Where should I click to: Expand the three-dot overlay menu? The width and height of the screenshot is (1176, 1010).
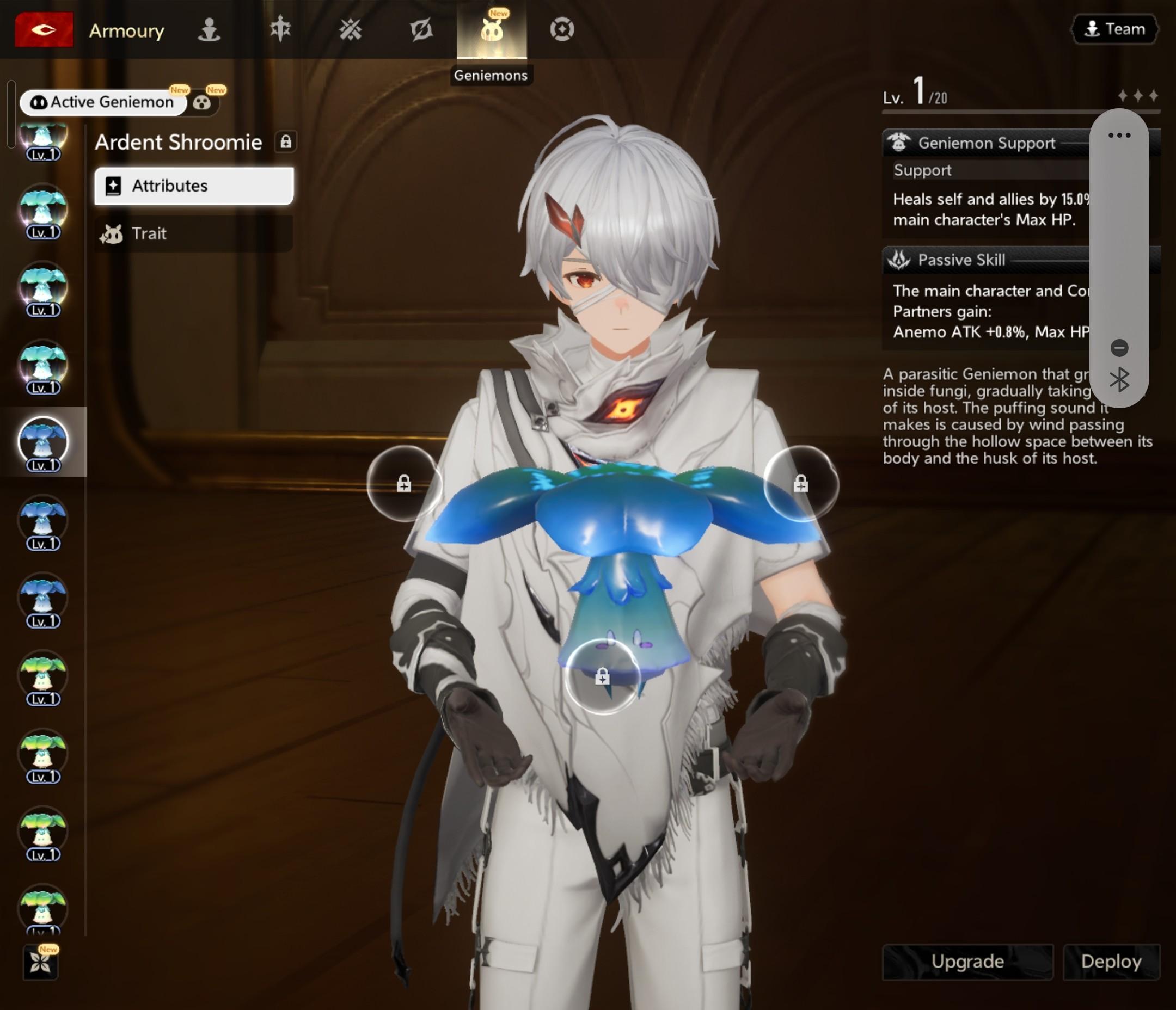coord(1119,135)
